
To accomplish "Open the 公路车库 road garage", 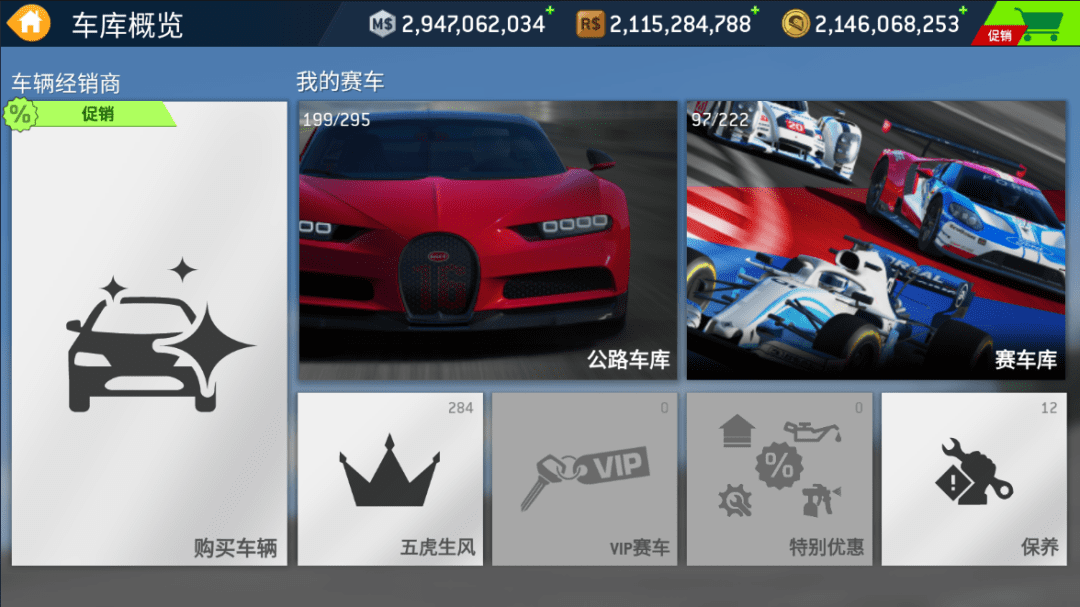I will 488,240.
